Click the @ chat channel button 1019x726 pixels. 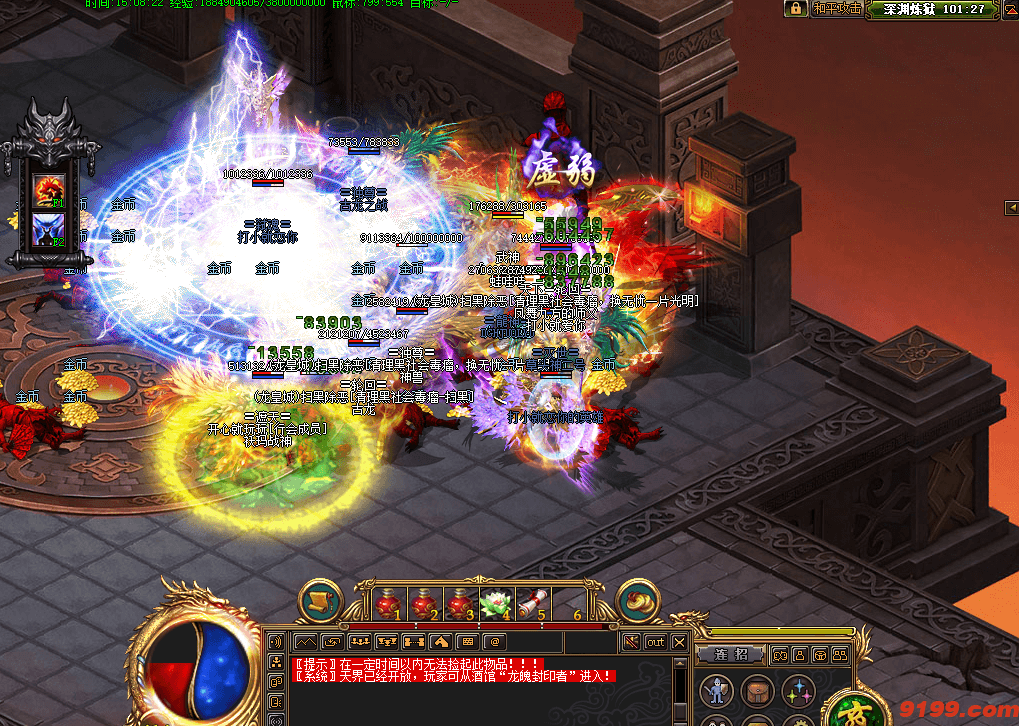tap(495, 642)
